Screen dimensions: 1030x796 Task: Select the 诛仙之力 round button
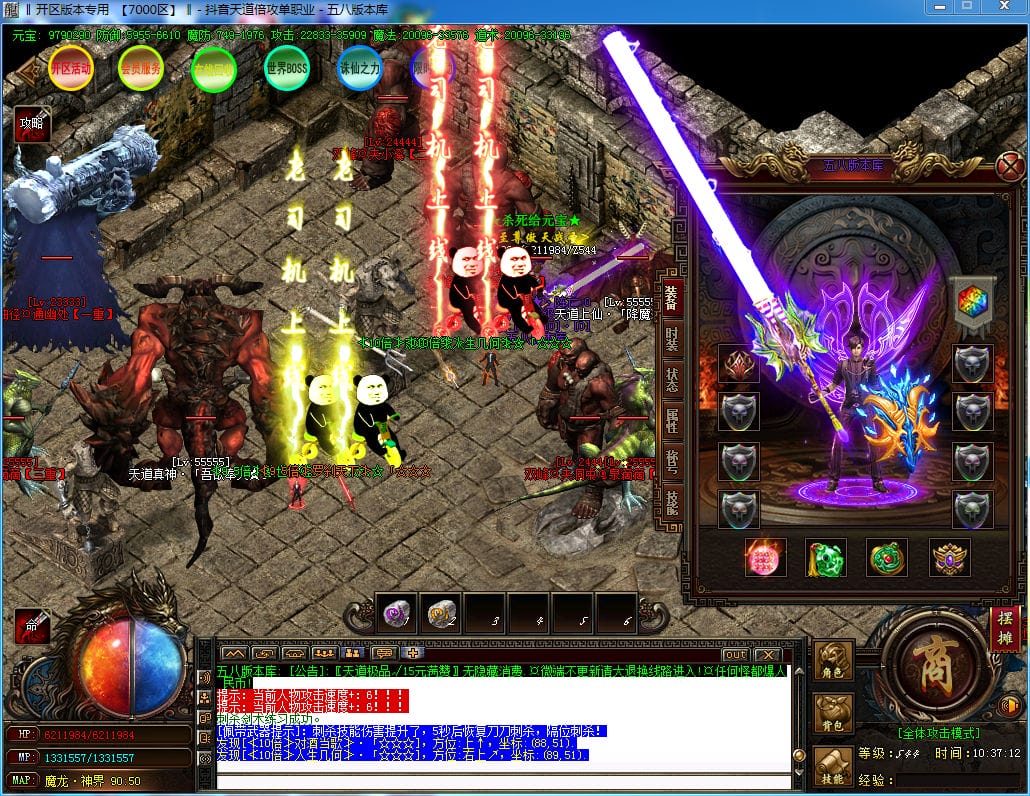(x=359, y=68)
